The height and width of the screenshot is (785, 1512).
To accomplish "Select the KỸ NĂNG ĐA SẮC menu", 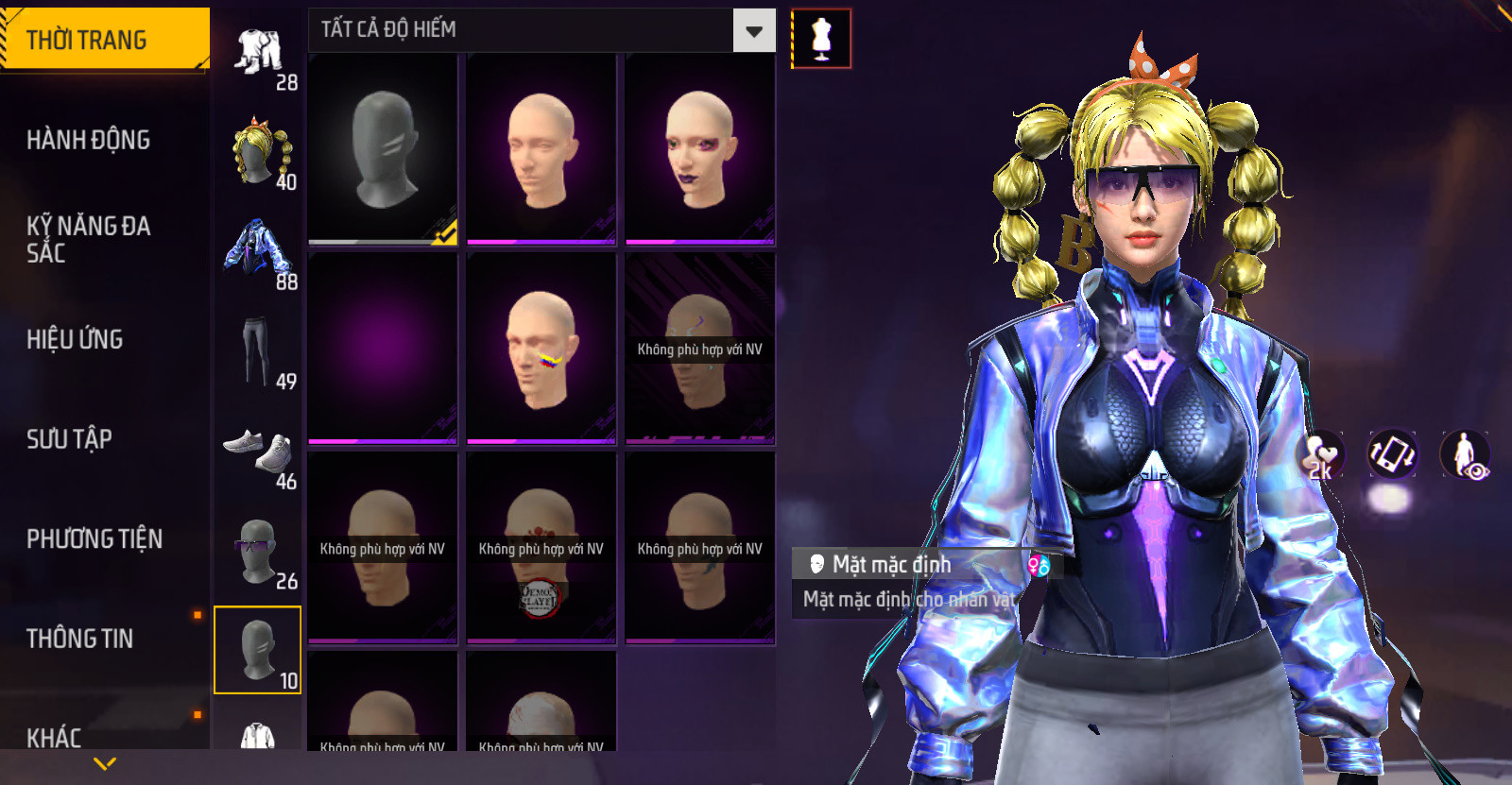I will [89, 239].
